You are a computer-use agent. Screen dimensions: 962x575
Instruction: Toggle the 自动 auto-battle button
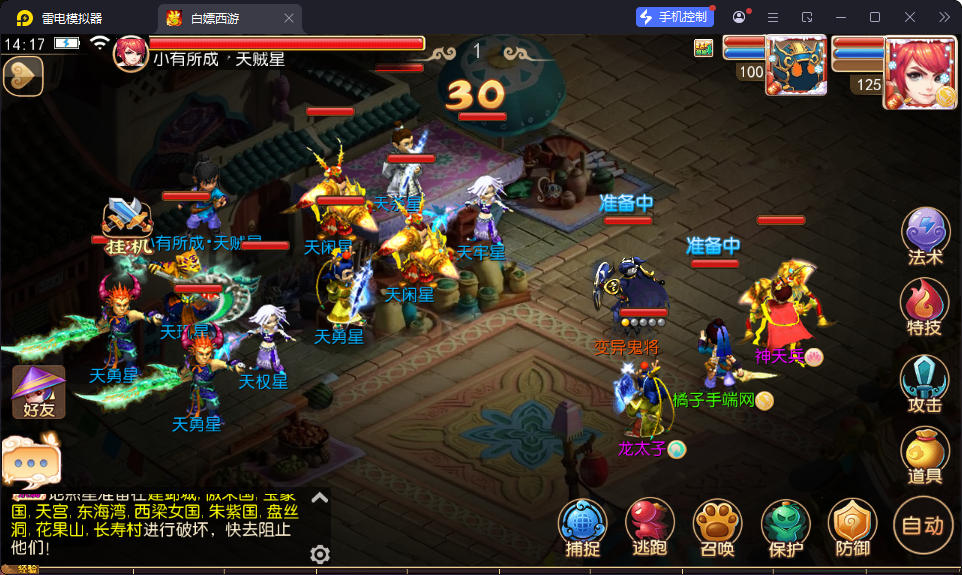coord(922,524)
